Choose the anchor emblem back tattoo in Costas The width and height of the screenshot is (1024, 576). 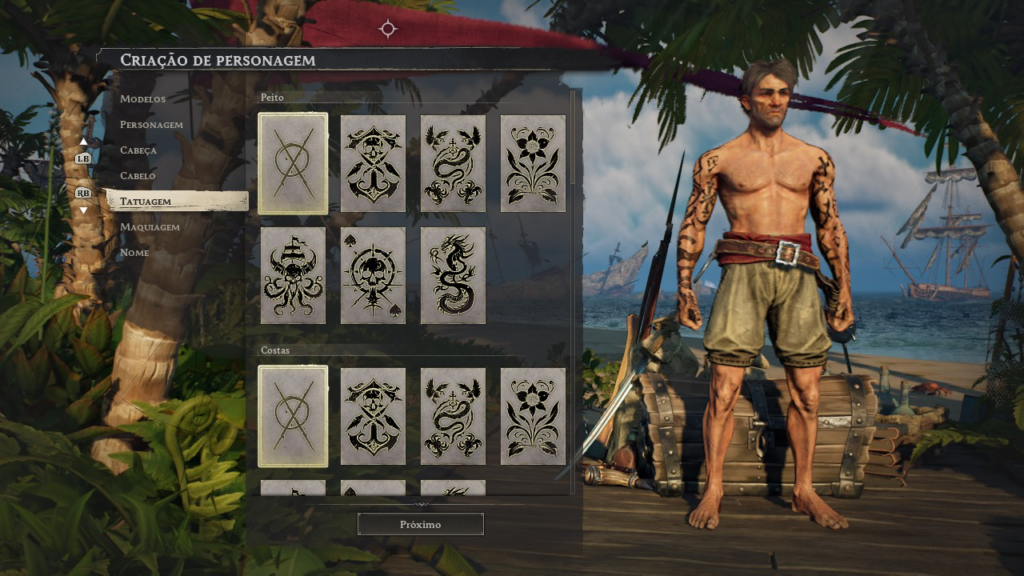click(373, 416)
